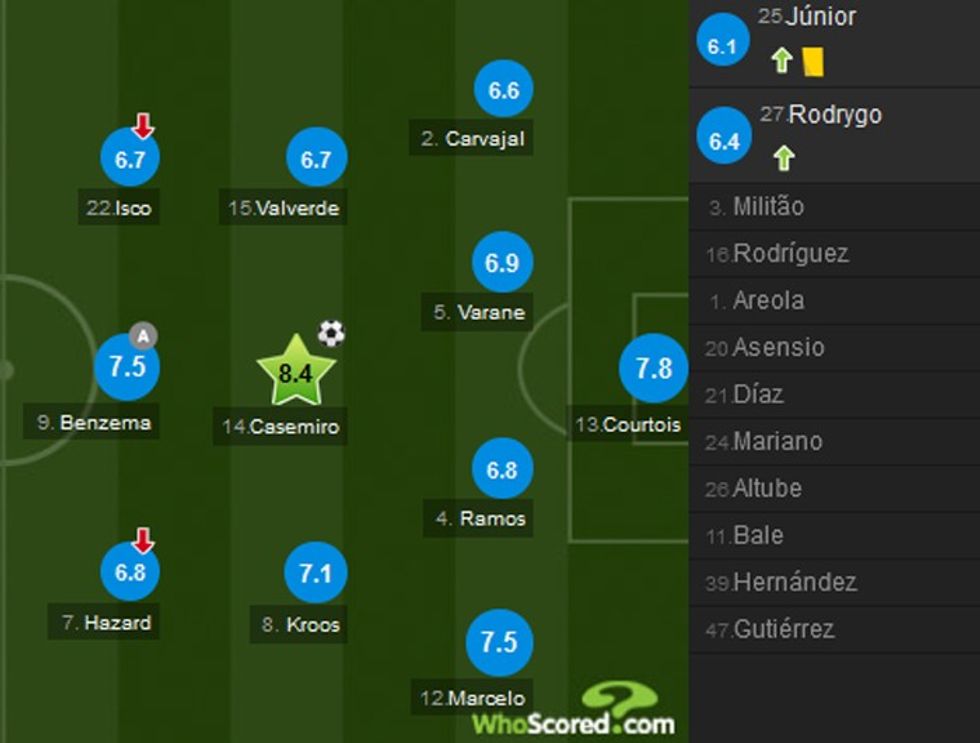The width and height of the screenshot is (980, 743).
Task: Select Areola from the bench list
Action: pos(767,301)
